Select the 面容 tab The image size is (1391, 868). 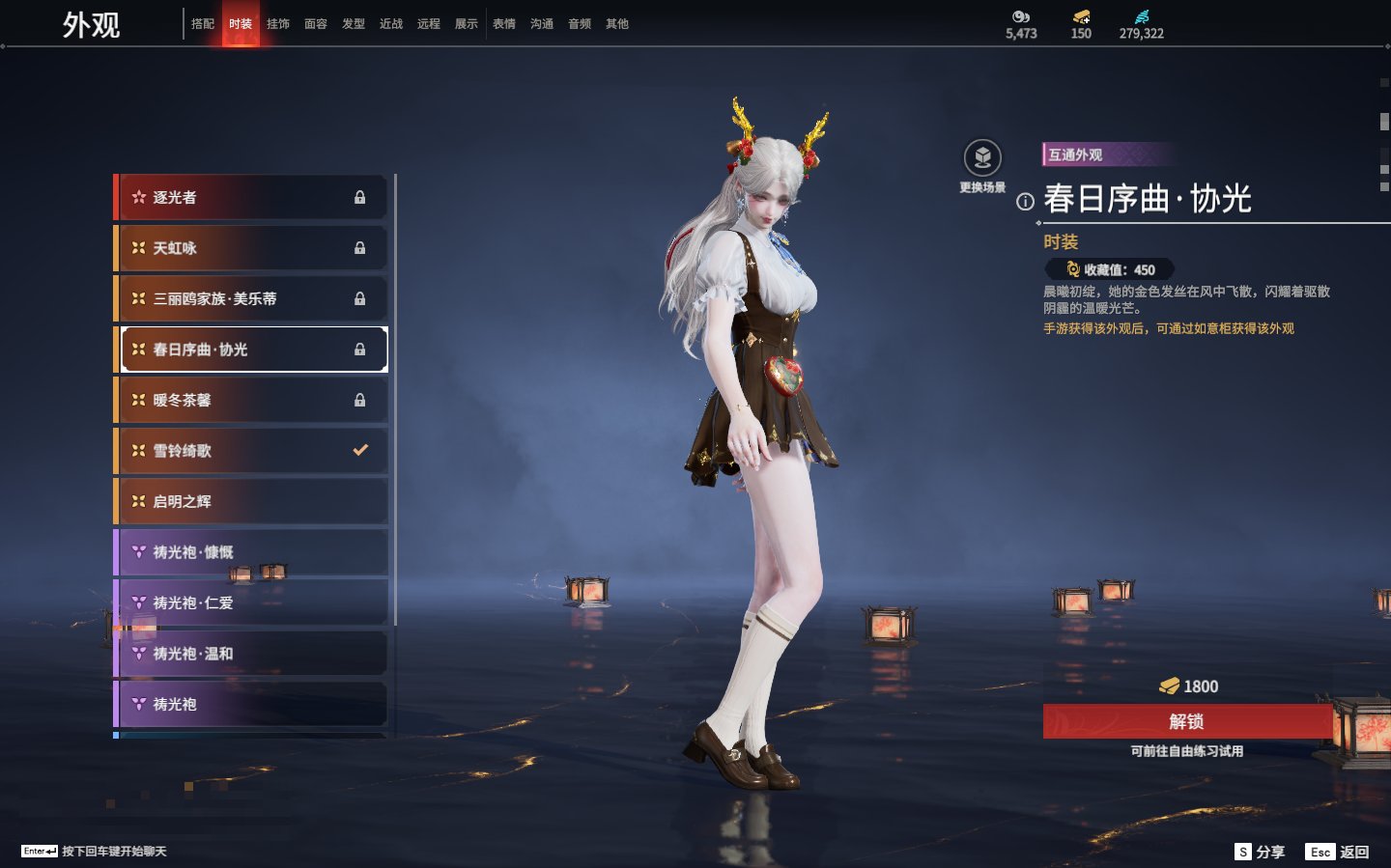(316, 24)
